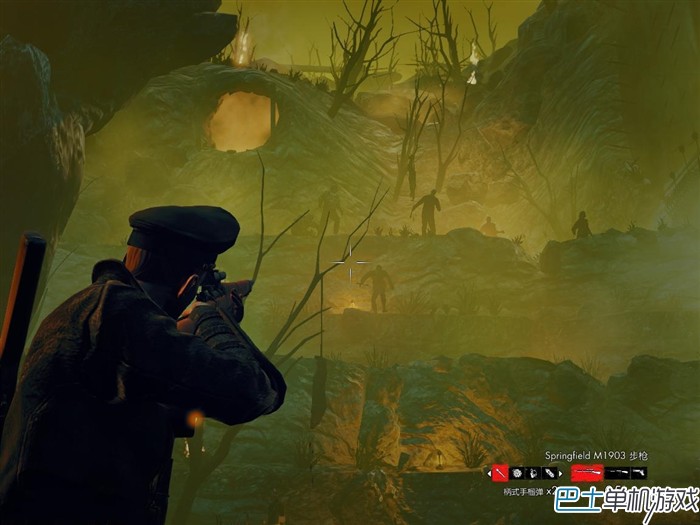Select the stick grenade item slot

pyautogui.click(x=501, y=472)
